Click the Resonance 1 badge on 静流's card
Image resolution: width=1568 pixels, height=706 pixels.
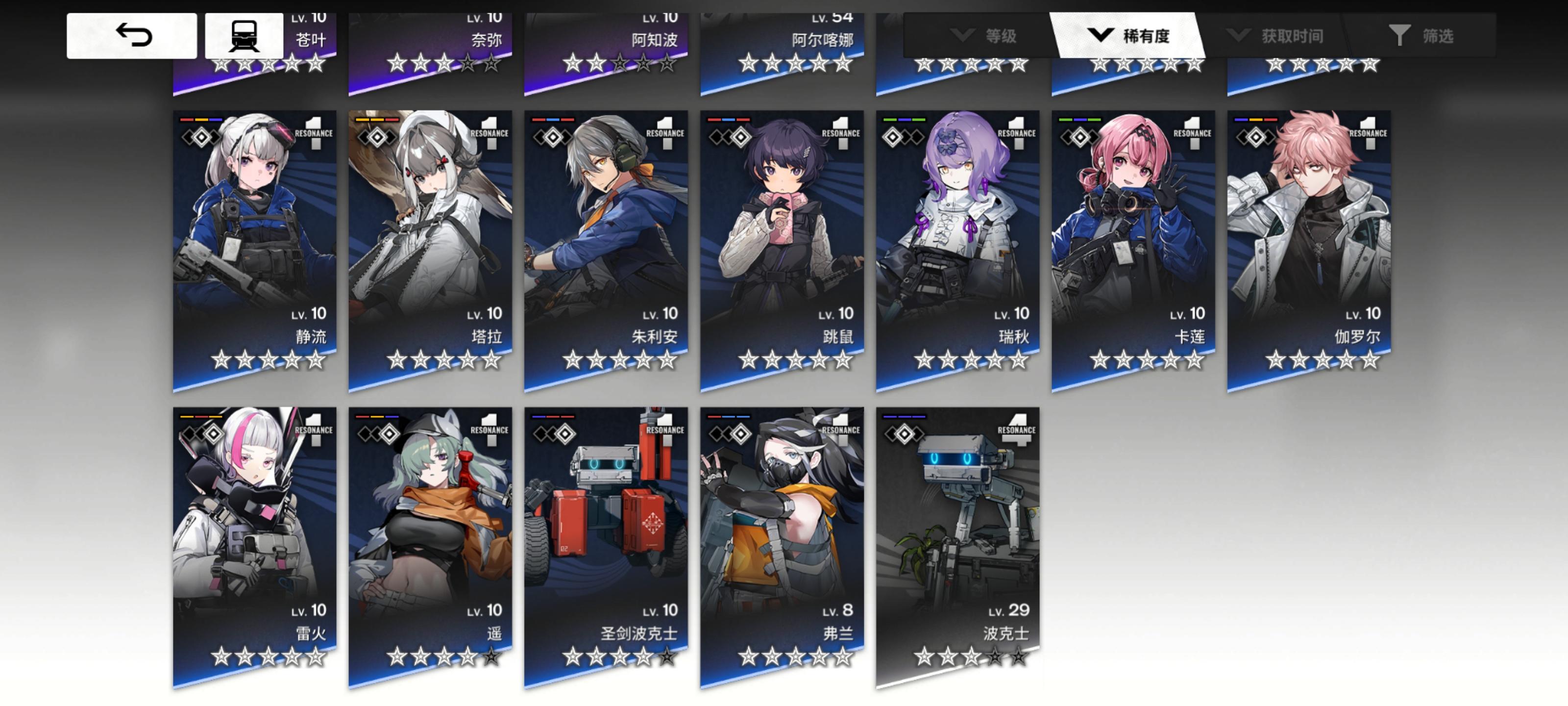point(314,133)
